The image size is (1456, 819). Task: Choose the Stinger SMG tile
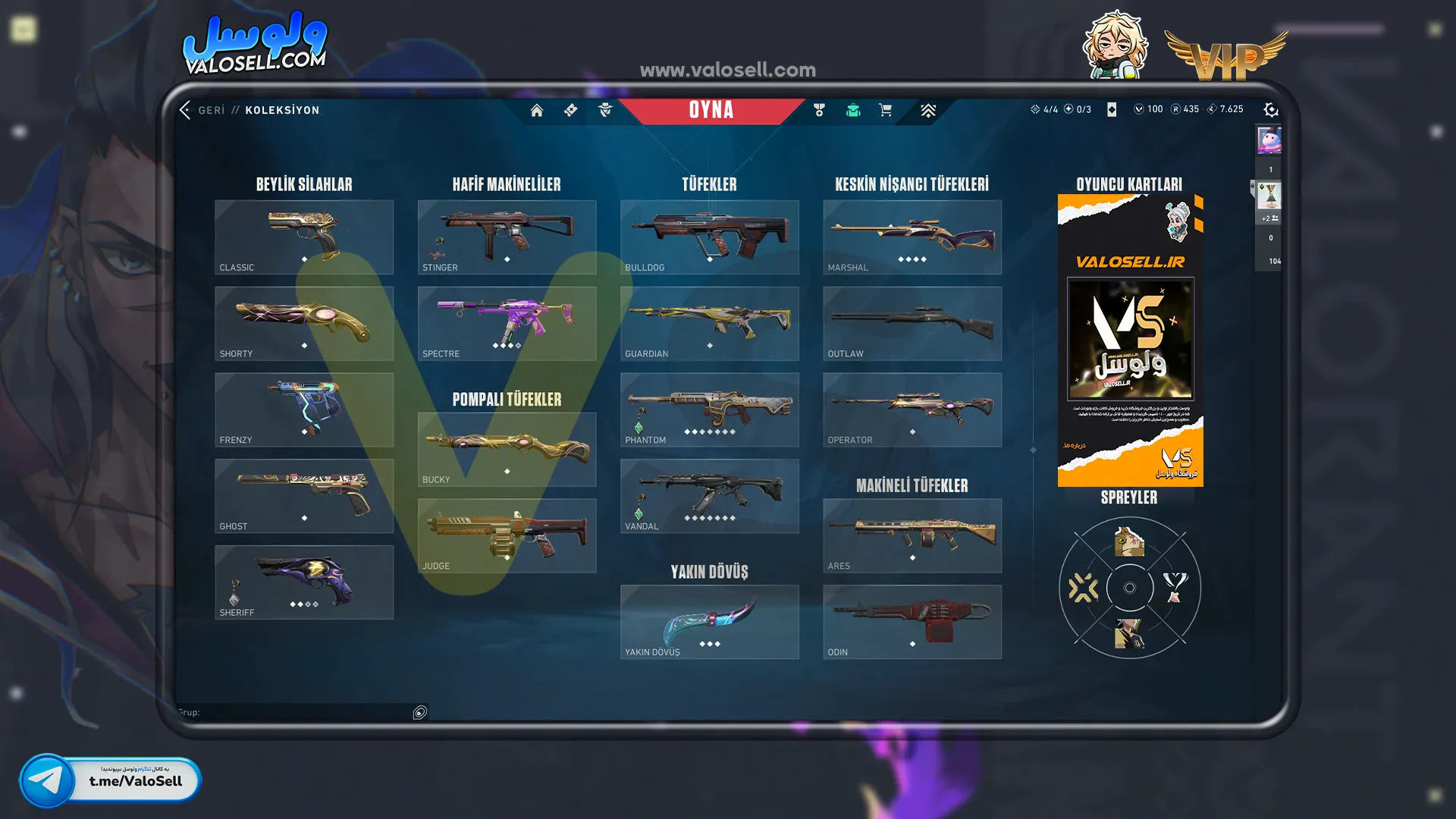[507, 237]
